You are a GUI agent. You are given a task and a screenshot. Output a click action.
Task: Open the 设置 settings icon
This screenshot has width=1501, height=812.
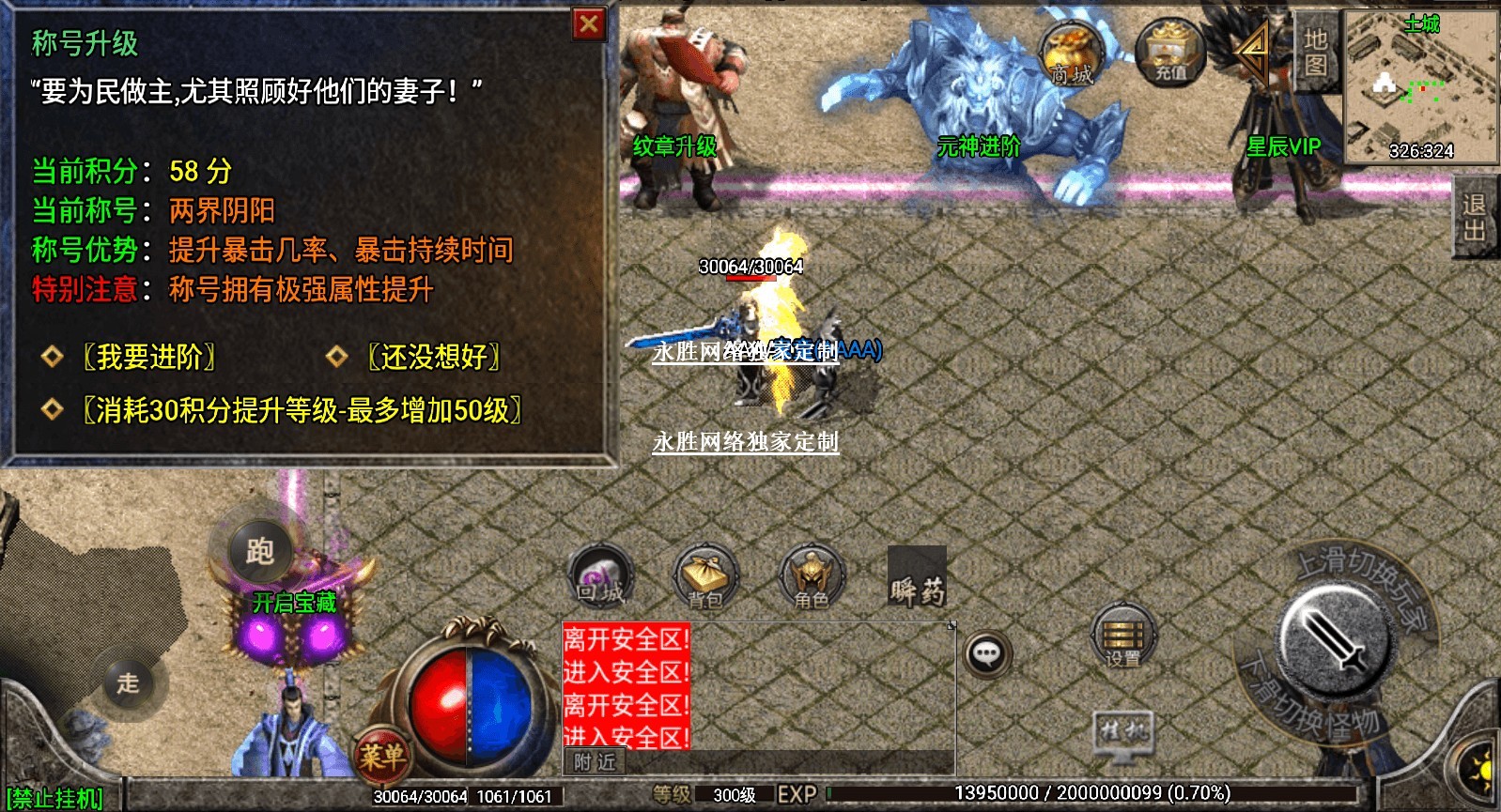1123,637
